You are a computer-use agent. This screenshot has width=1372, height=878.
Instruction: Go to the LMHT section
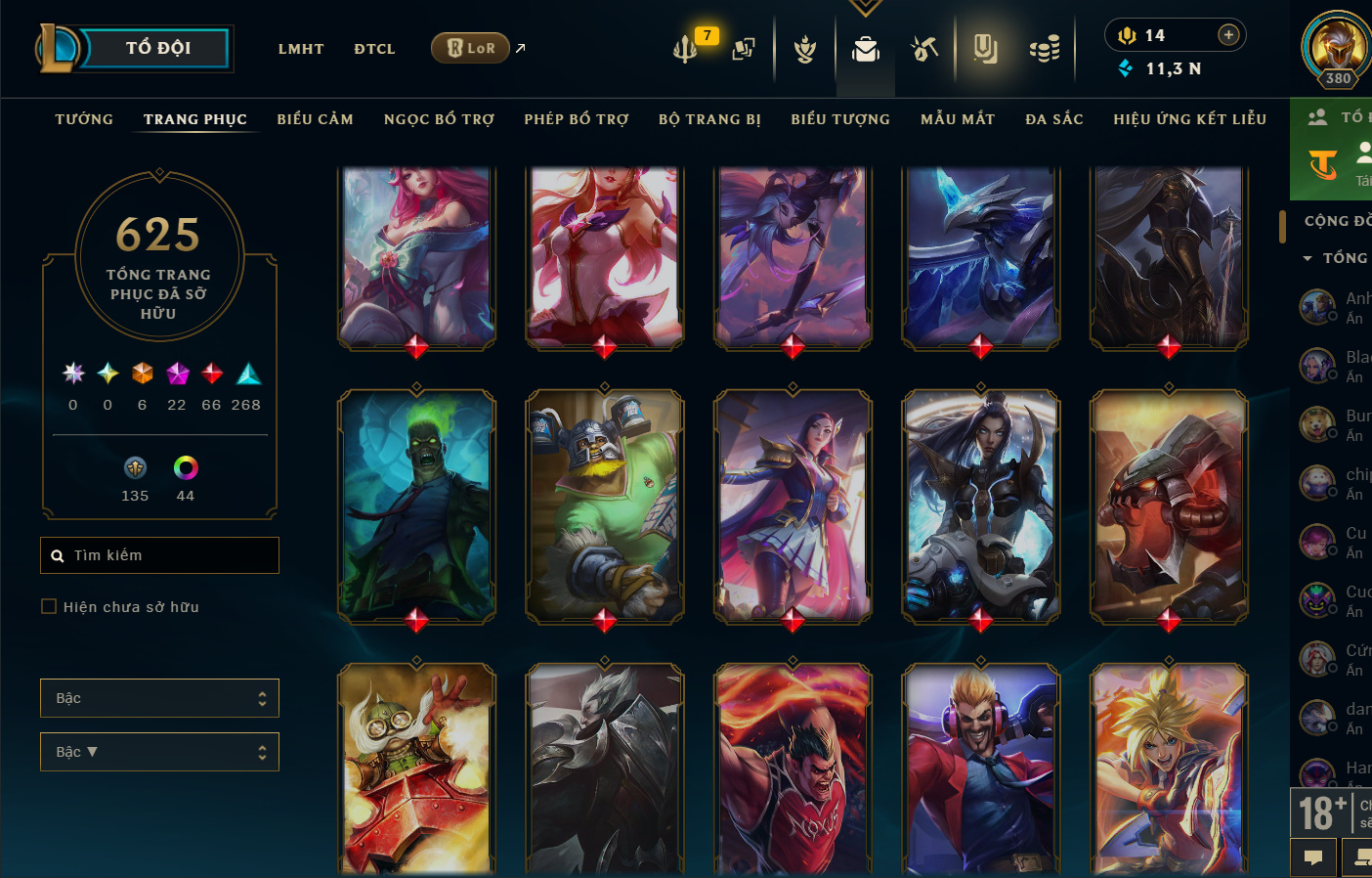300,49
